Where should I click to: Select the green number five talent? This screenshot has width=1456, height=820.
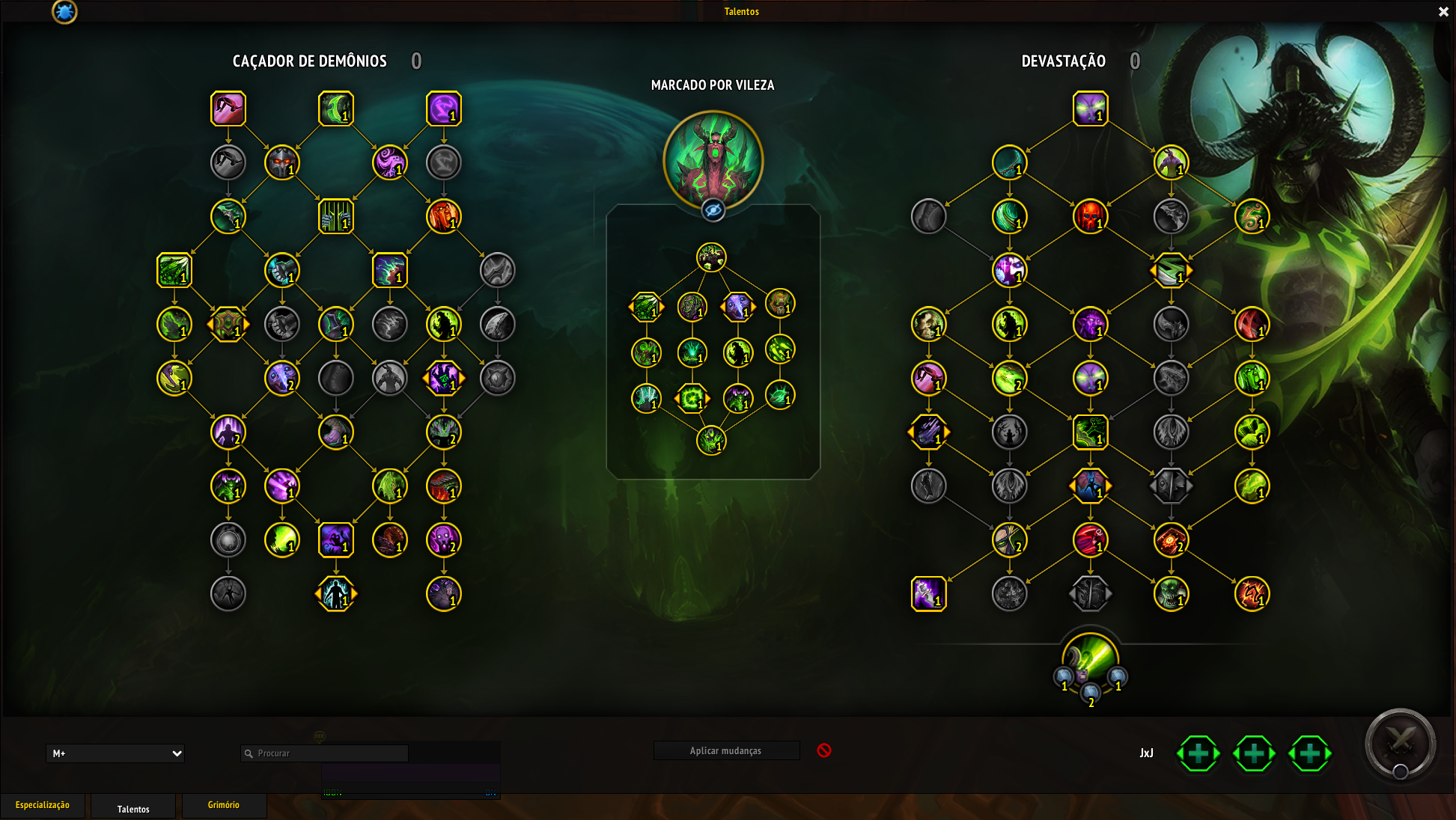coord(1252,216)
